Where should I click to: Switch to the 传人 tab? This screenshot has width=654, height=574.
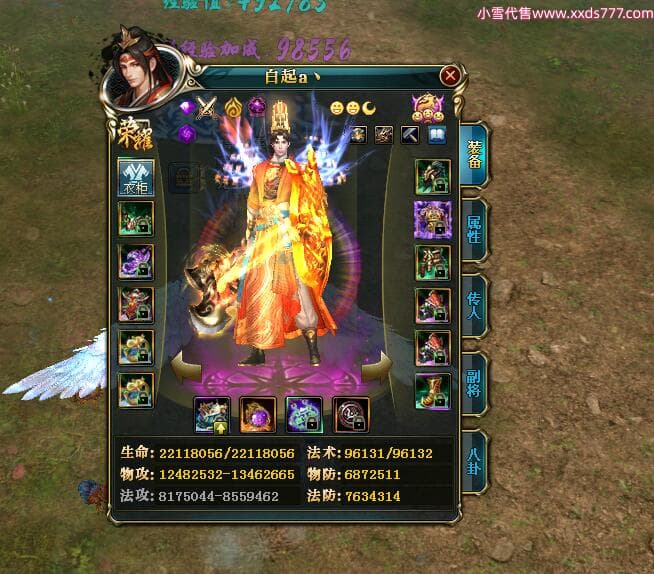pyautogui.click(x=475, y=305)
